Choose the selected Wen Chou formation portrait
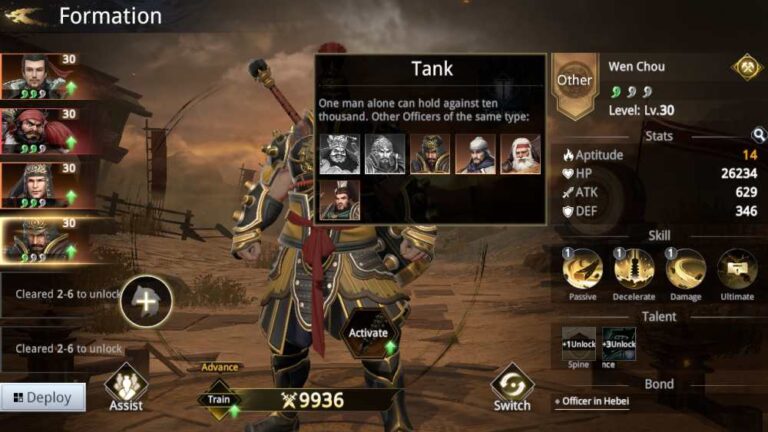Viewport: 768px width, 432px height. point(38,239)
